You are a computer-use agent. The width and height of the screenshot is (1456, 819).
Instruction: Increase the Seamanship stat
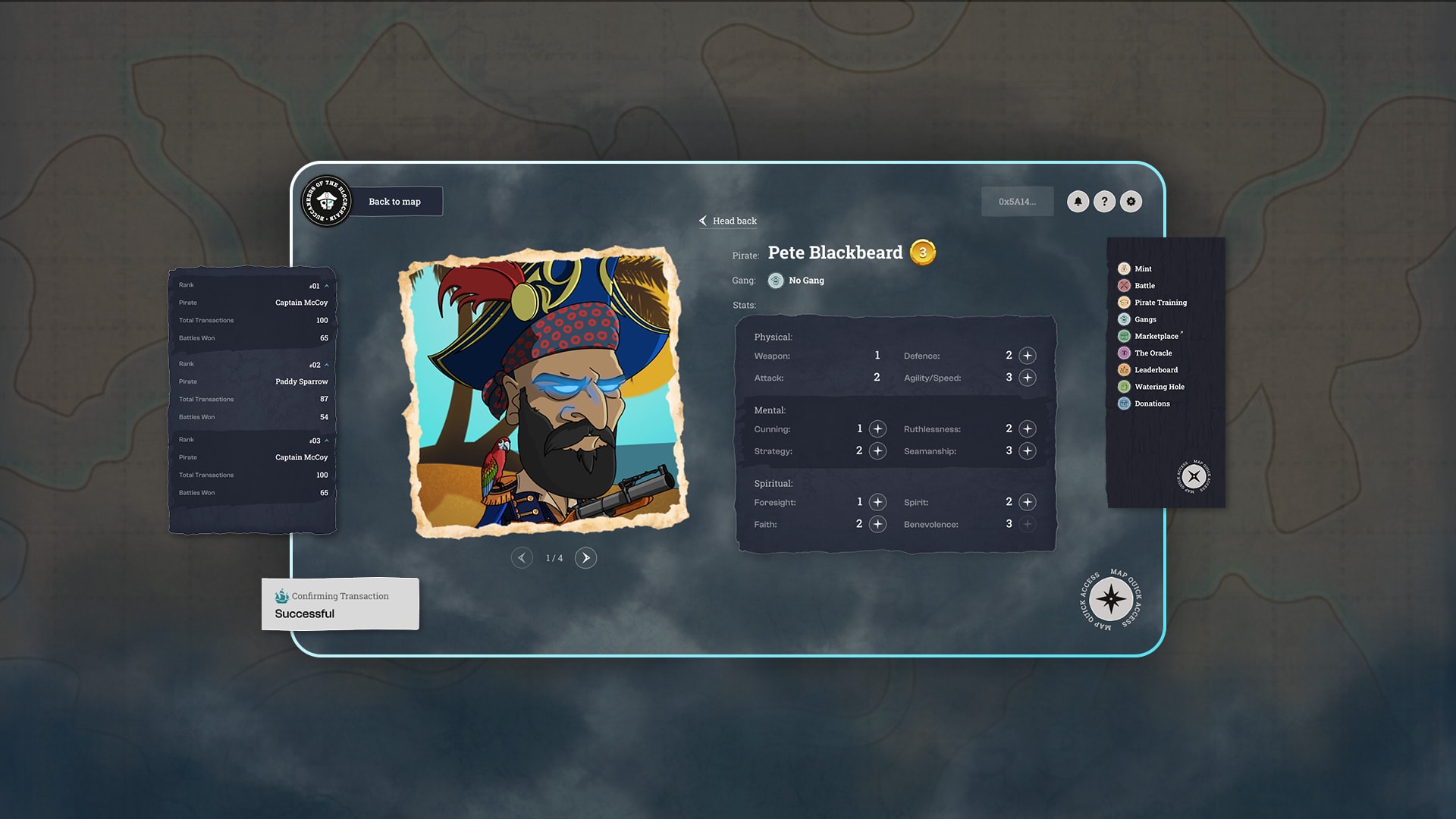1028,451
